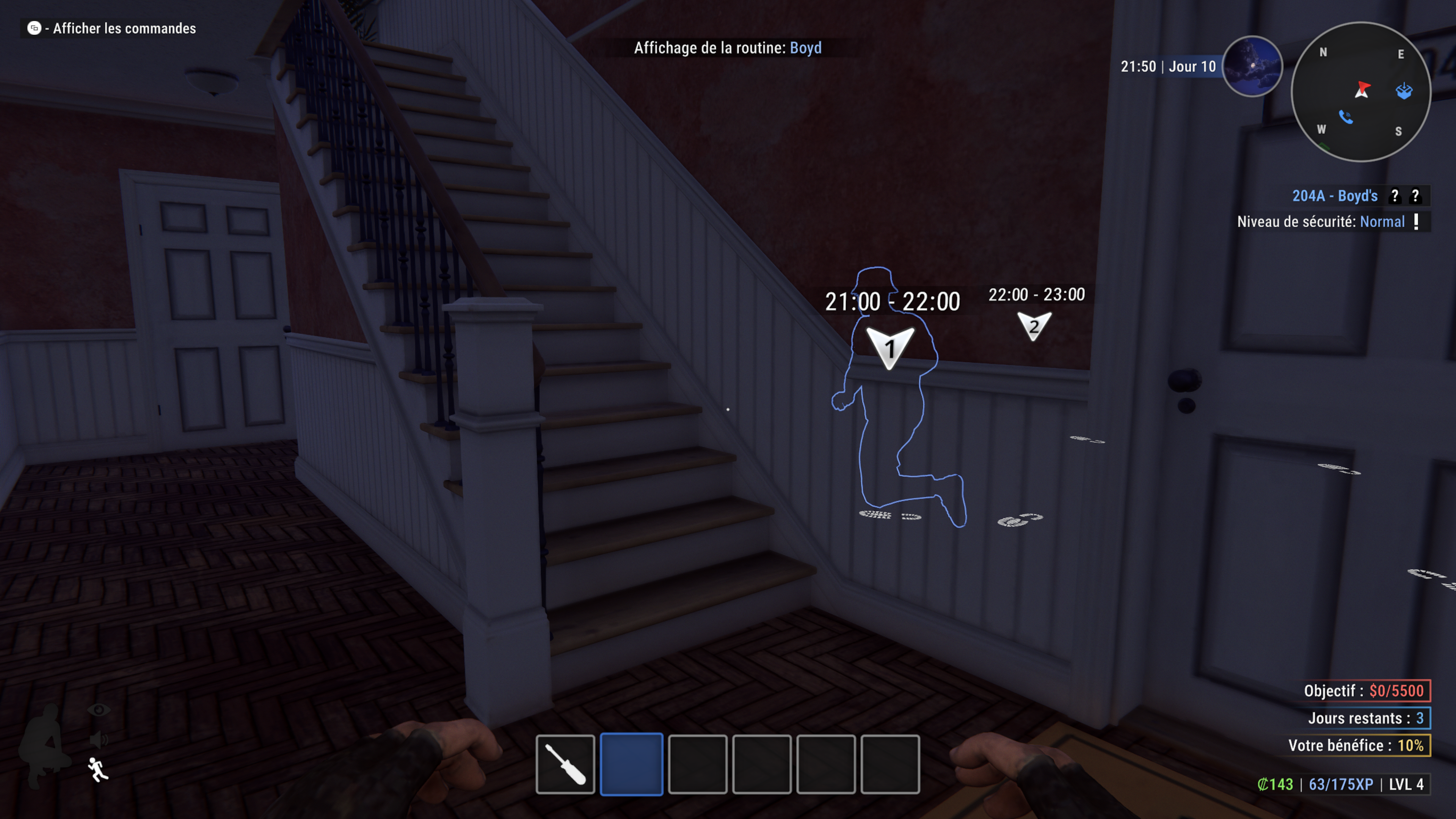Click the night sky moon icon
1456x819 pixels.
pos(1252,66)
